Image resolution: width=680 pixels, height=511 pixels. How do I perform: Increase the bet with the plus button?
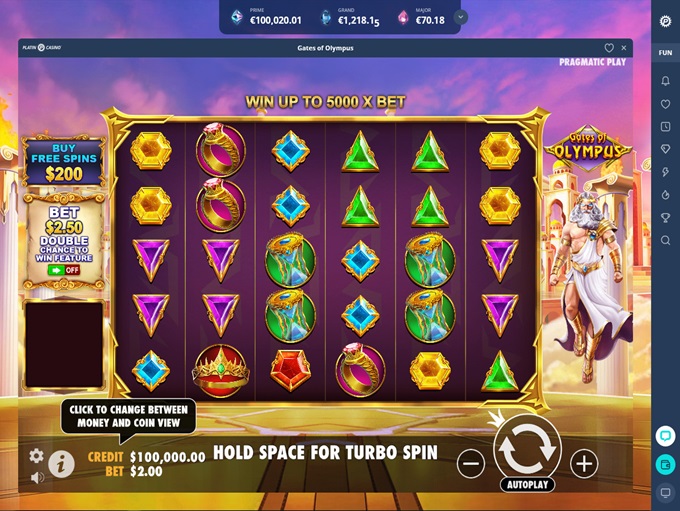pyautogui.click(x=584, y=463)
